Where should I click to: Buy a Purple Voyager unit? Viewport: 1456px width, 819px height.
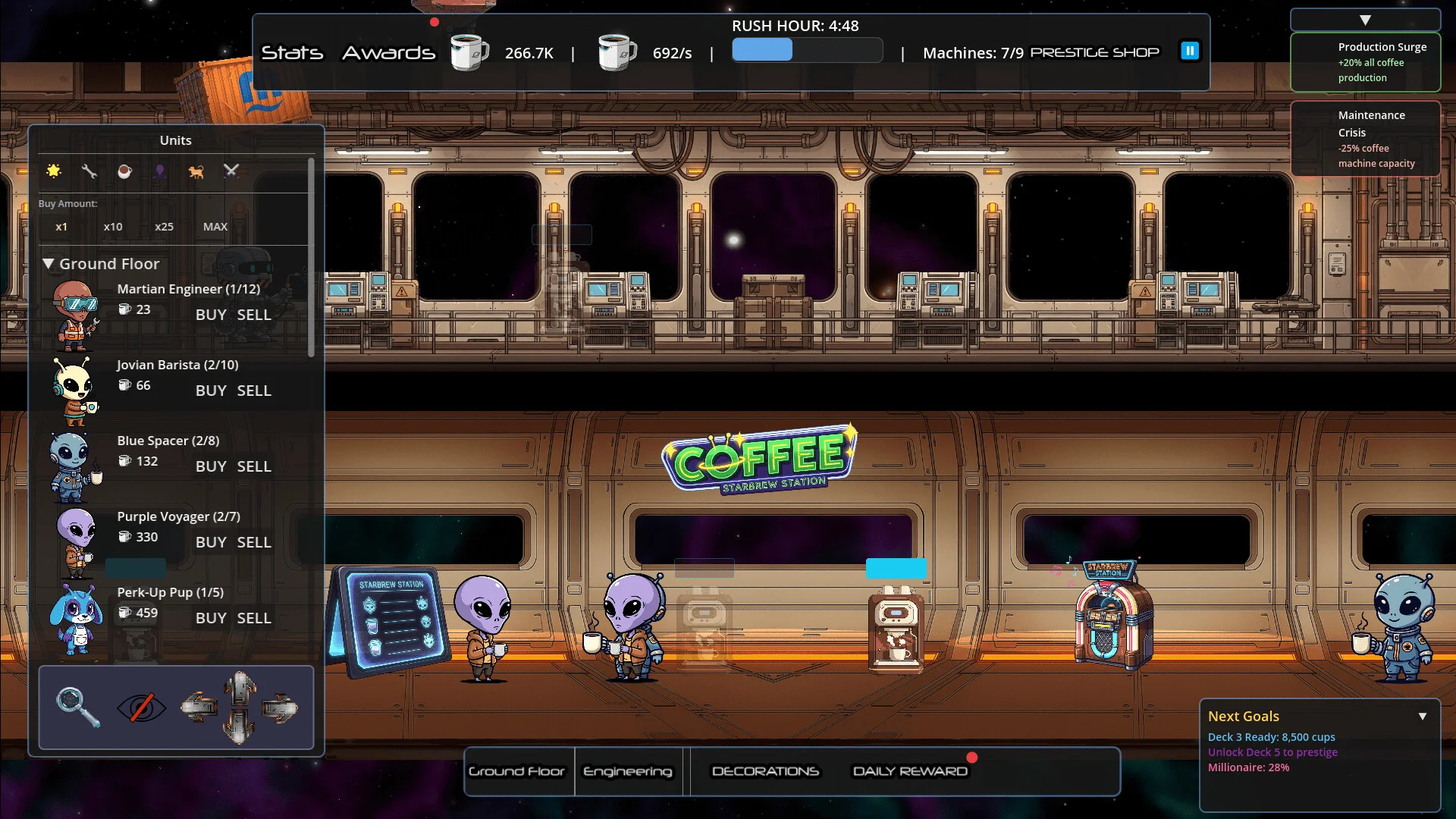pos(211,542)
